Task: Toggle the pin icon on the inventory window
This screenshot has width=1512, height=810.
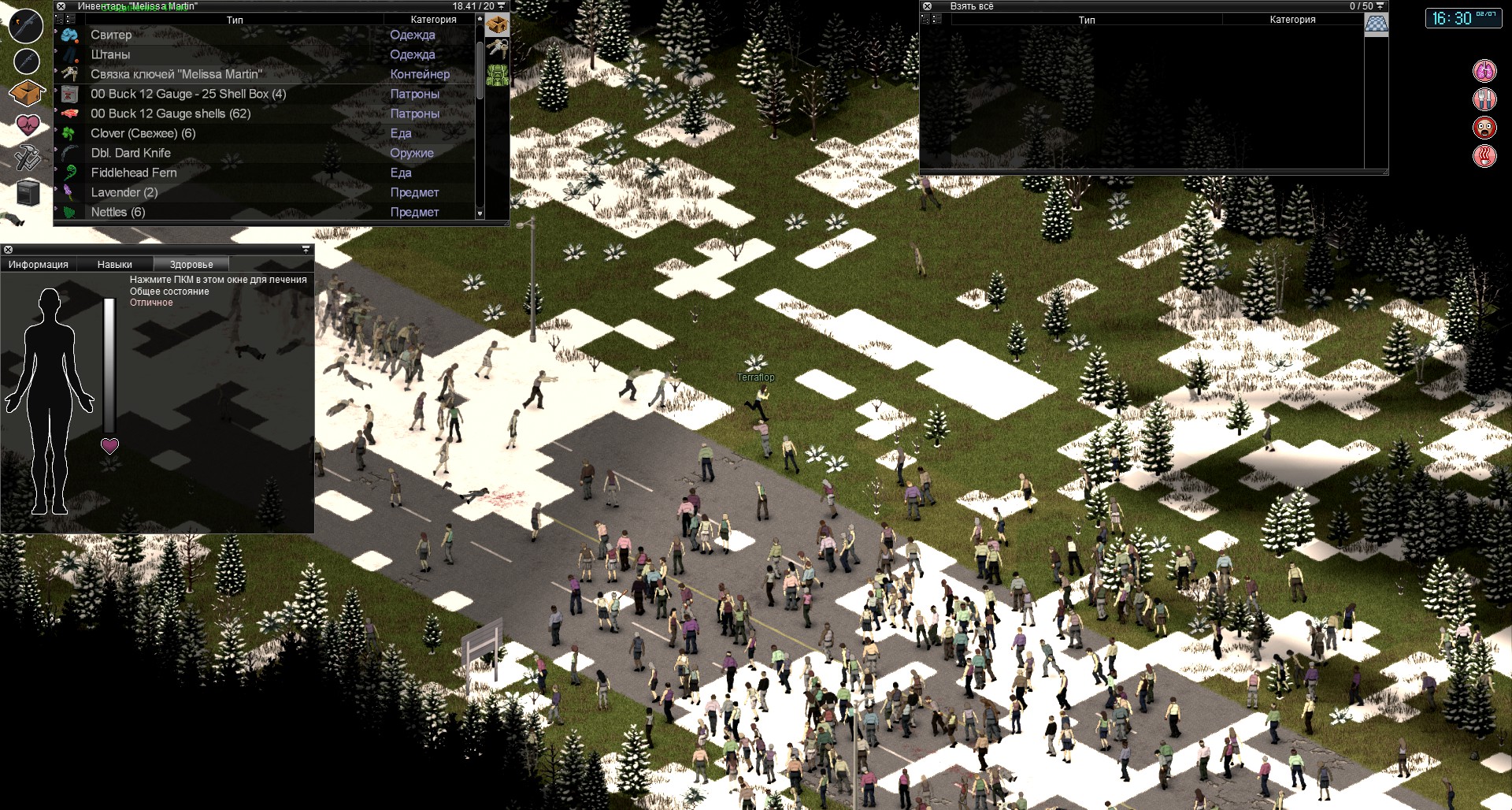Action: point(502,6)
